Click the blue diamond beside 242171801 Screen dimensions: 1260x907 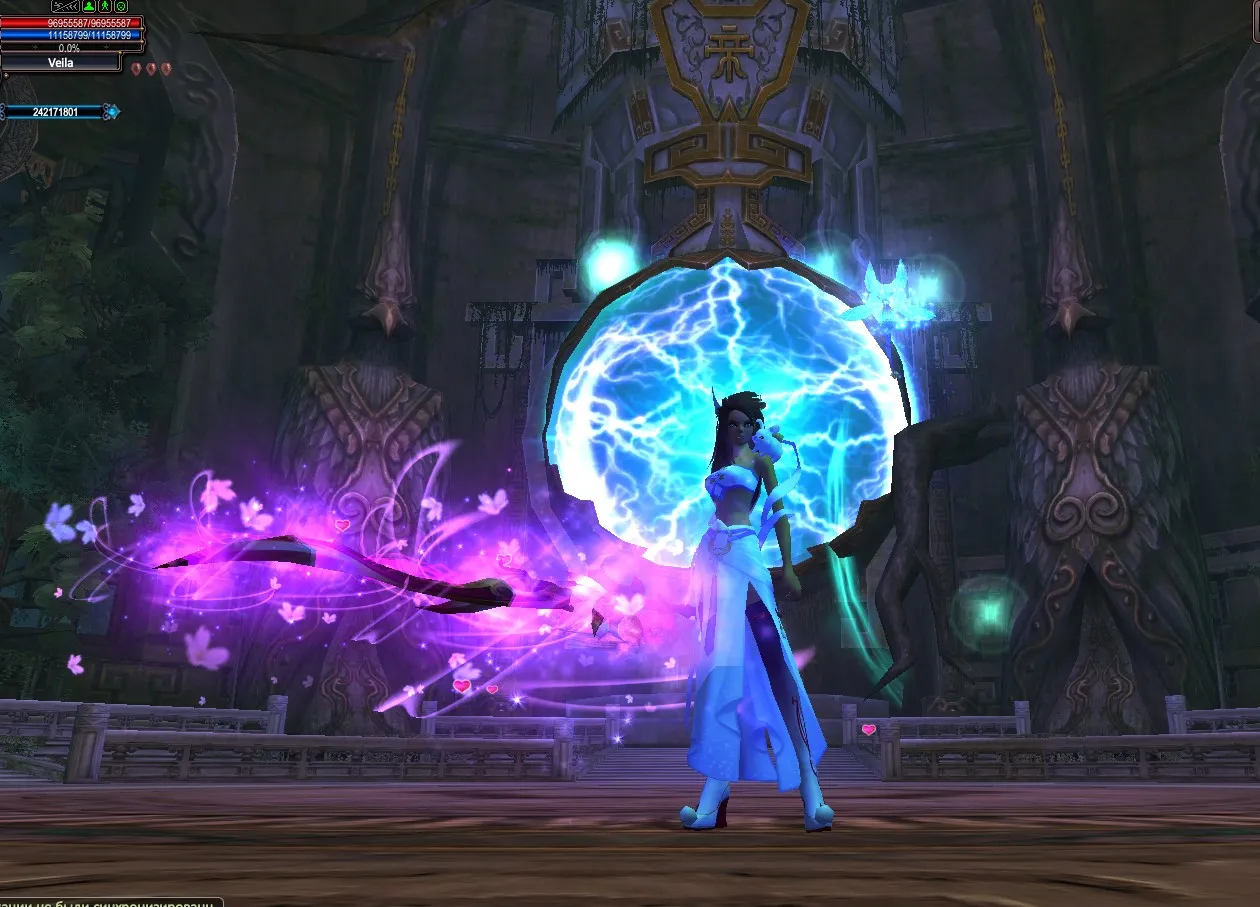(113, 112)
